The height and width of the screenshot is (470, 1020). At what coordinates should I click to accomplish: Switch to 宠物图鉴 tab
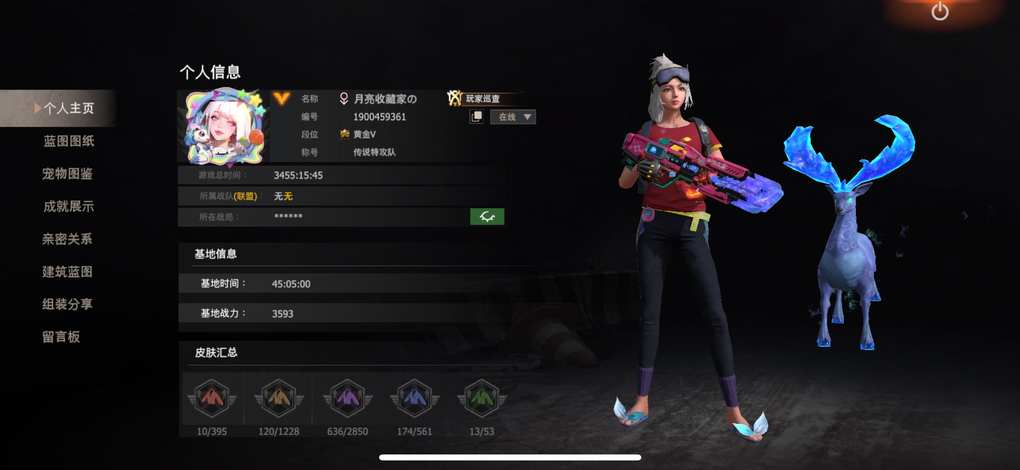coord(68,174)
